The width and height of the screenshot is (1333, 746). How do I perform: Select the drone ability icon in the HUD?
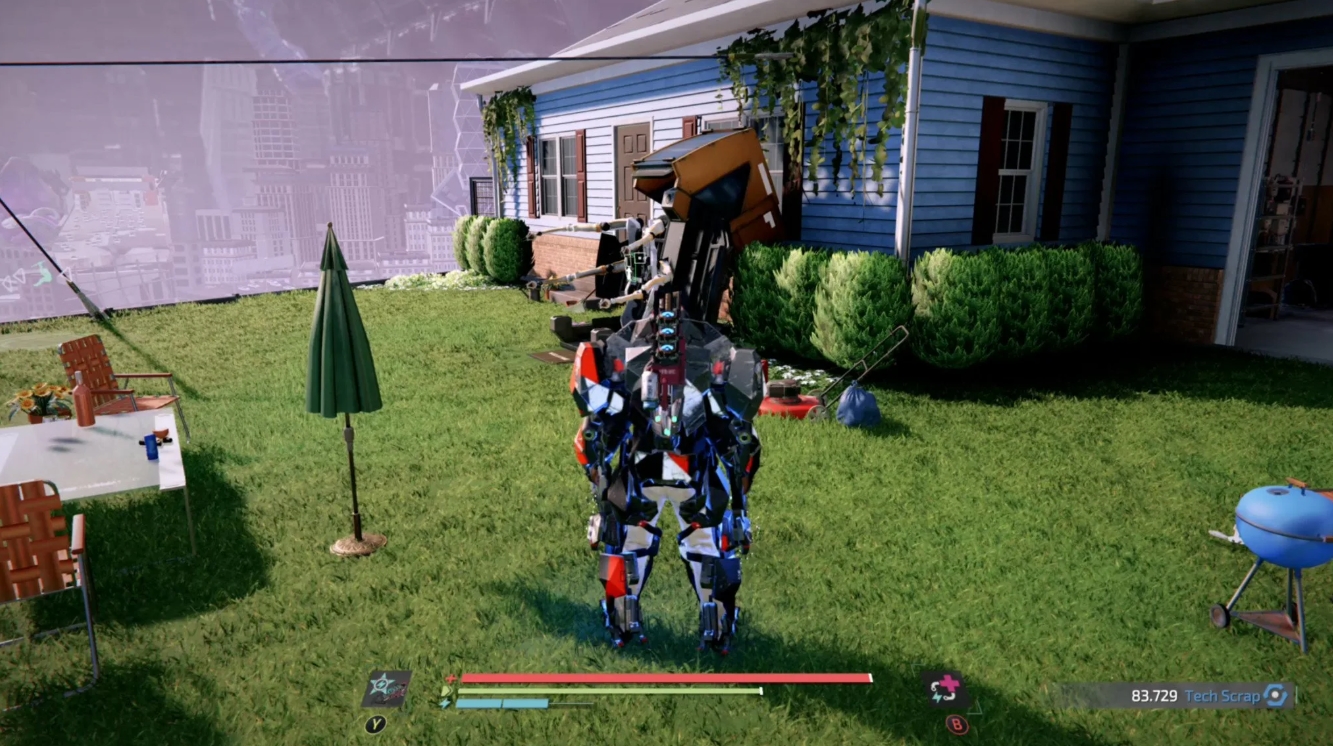pyautogui.click(x=388, y=687)
